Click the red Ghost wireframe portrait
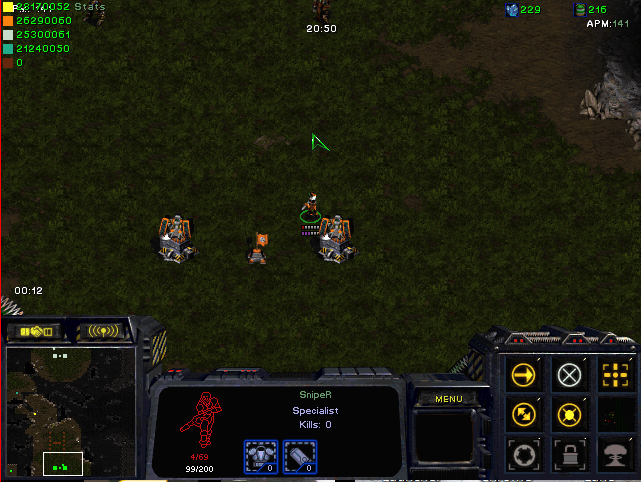This screenshot has height=482, width=641. click(x=203, y=420)
